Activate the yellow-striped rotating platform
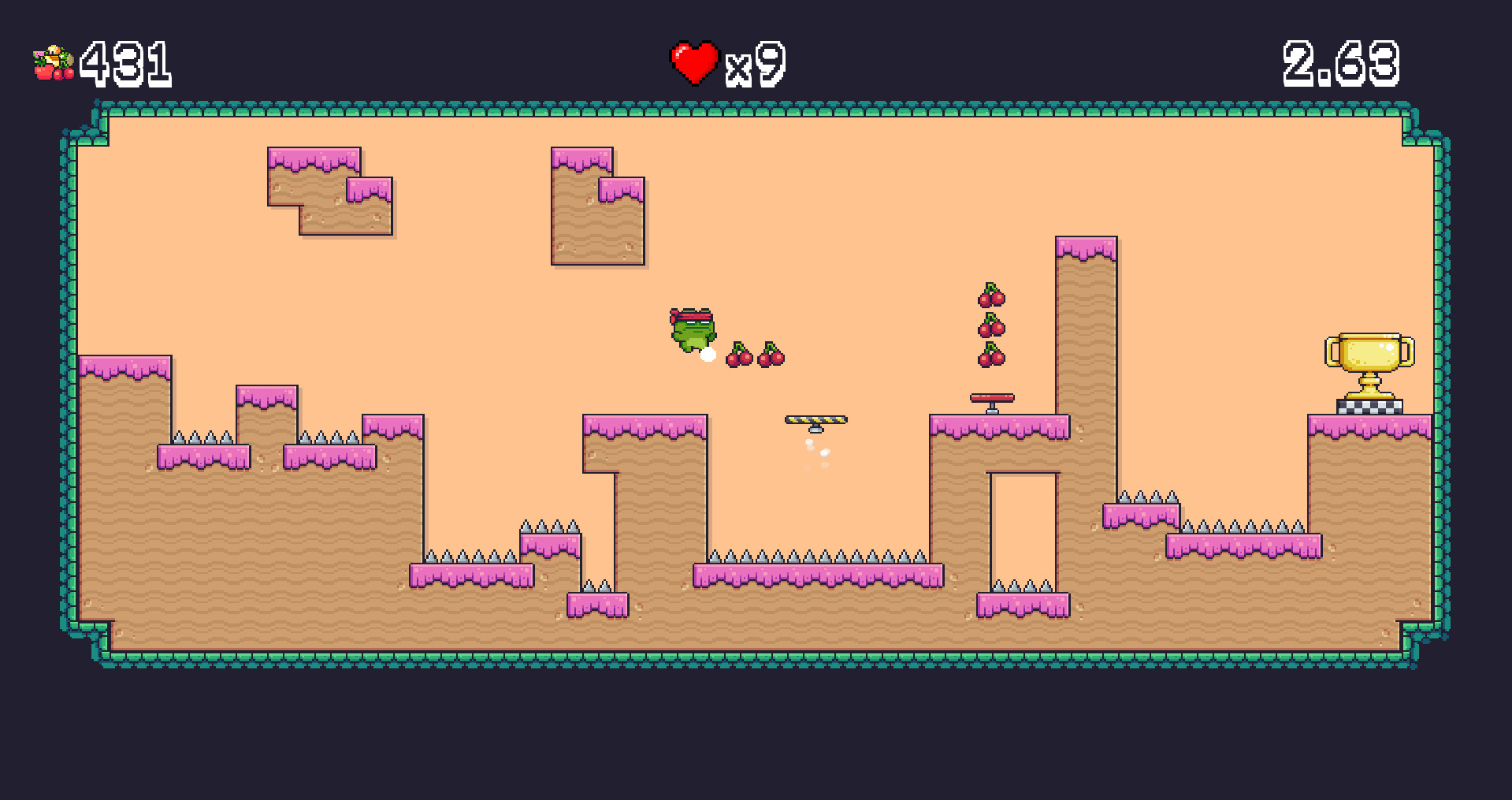 [x=815, y=419]
